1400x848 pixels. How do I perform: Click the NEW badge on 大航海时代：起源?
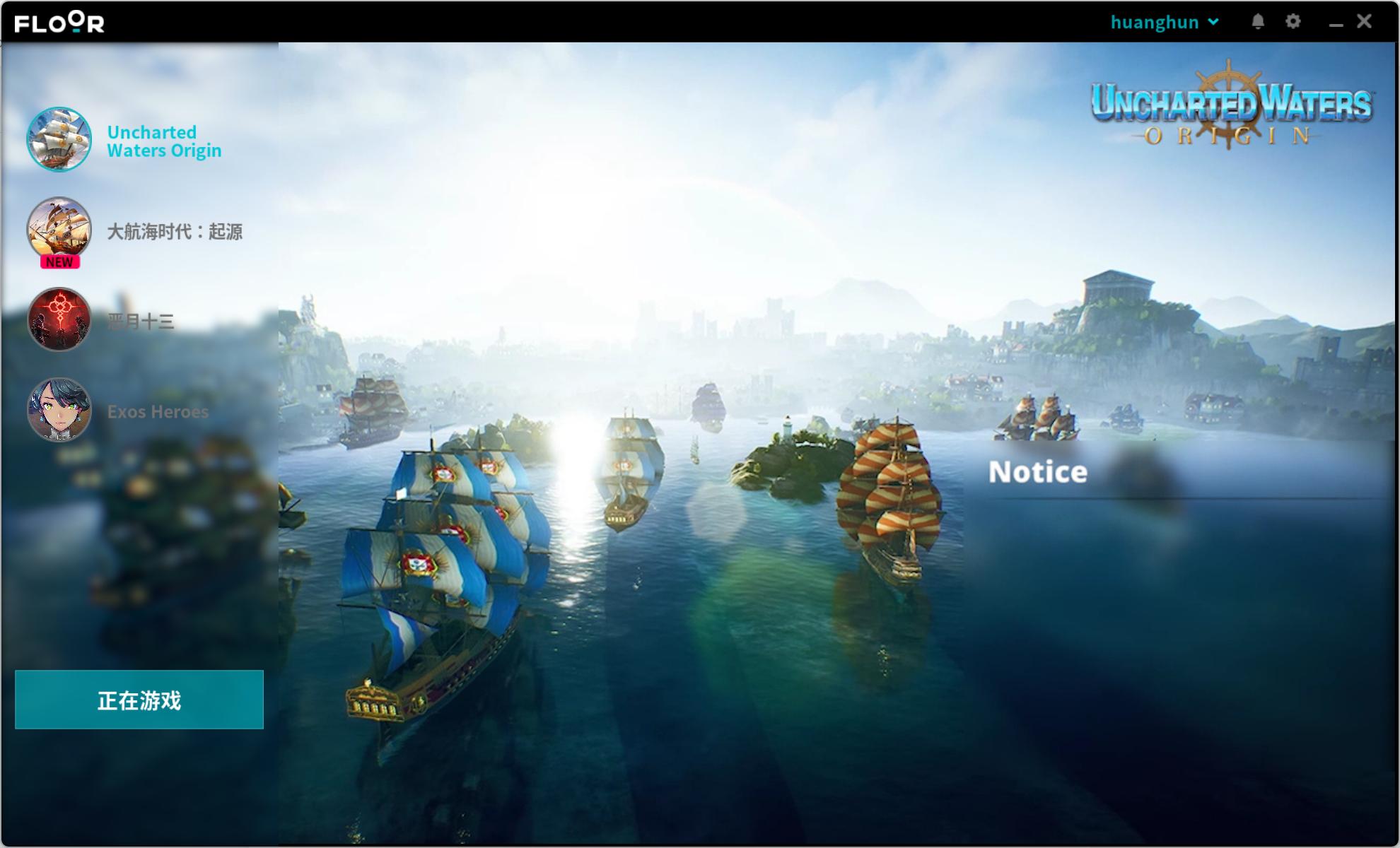tap(59, 261)
